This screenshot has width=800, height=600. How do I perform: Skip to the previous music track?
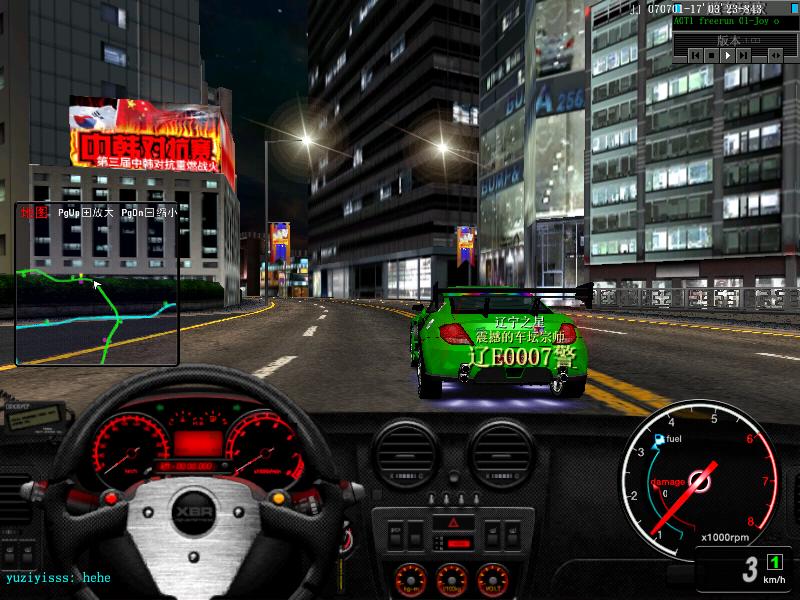click(x=695, y=56)
